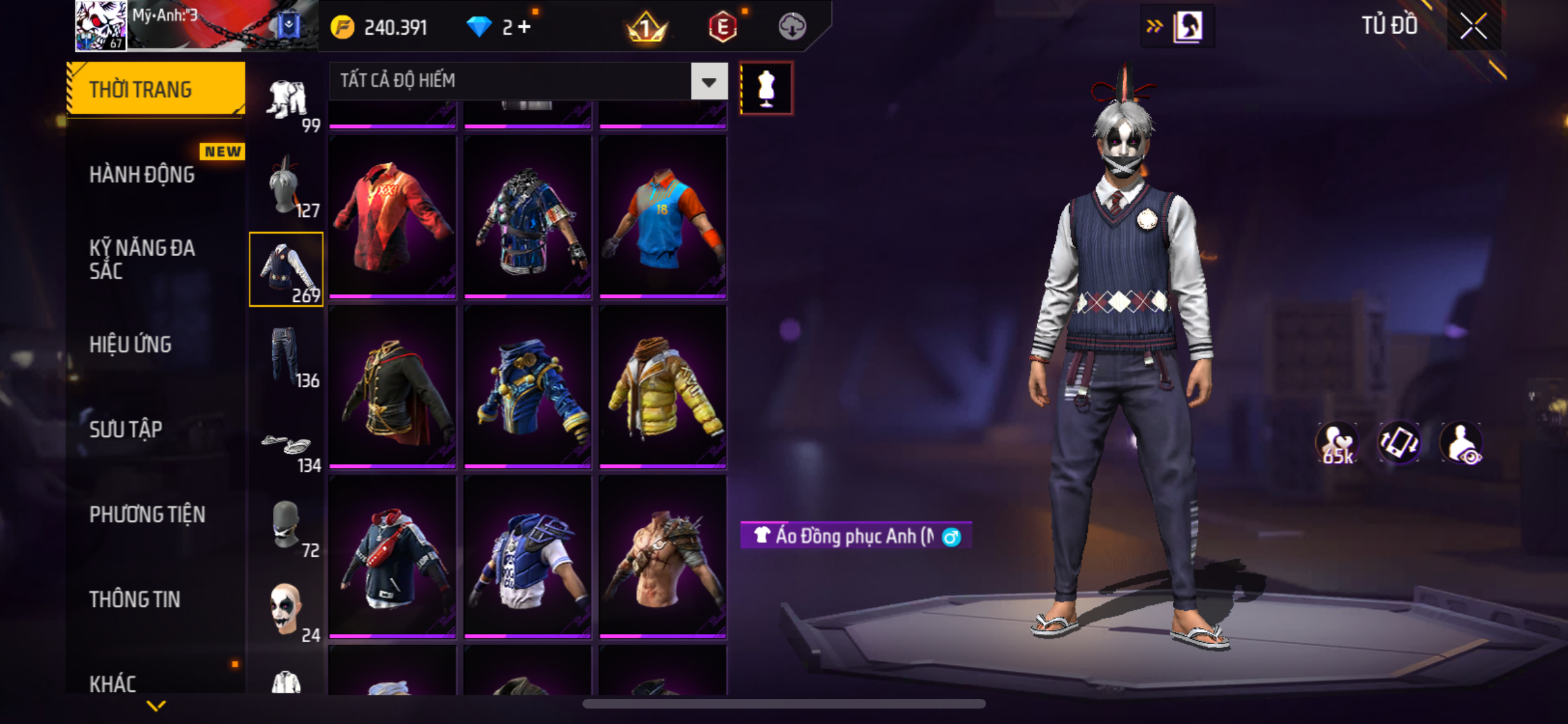This screenshot has height=724, width=1568.
Task: Open the face mask category with 72 items
Action: (286, 526)
